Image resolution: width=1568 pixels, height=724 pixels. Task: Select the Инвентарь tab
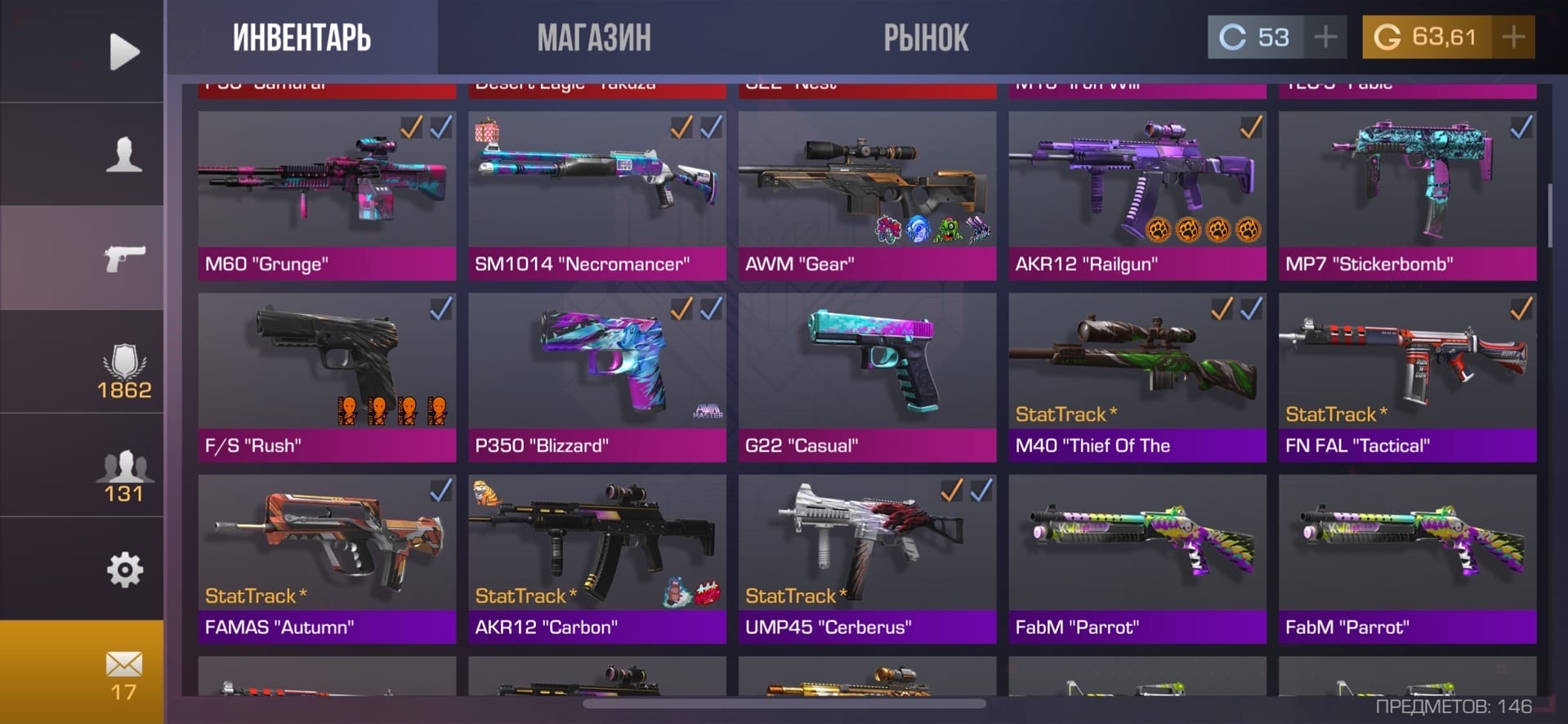[302, 38]
